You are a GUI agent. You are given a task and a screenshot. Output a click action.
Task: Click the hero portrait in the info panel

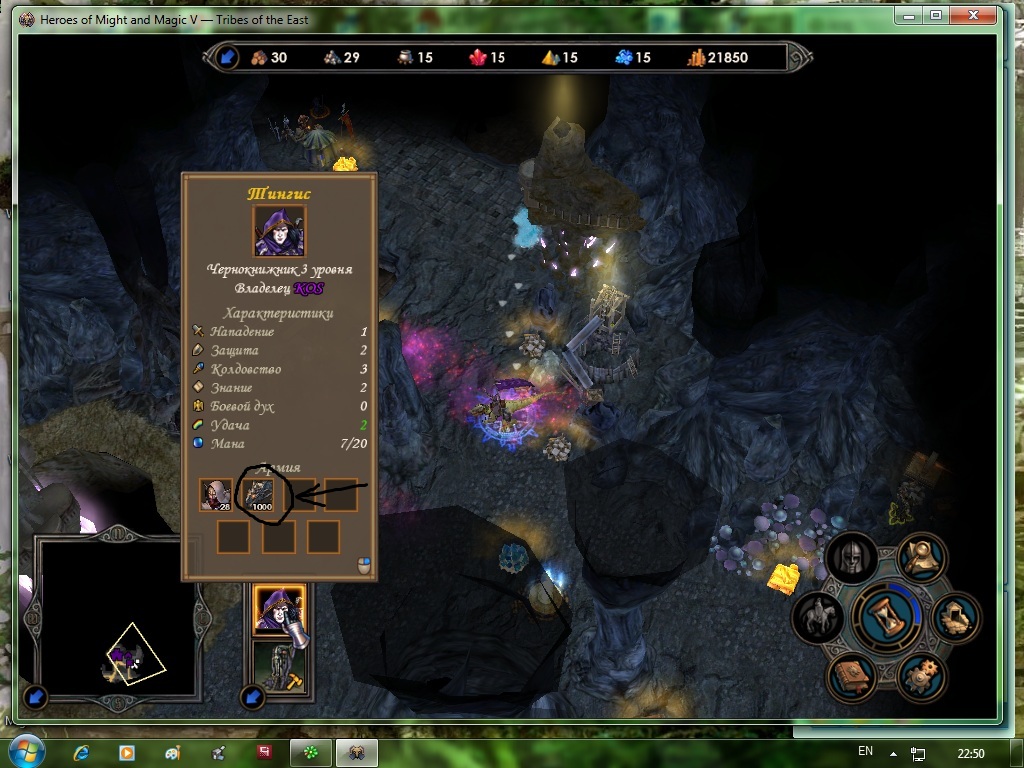[279, 231]
